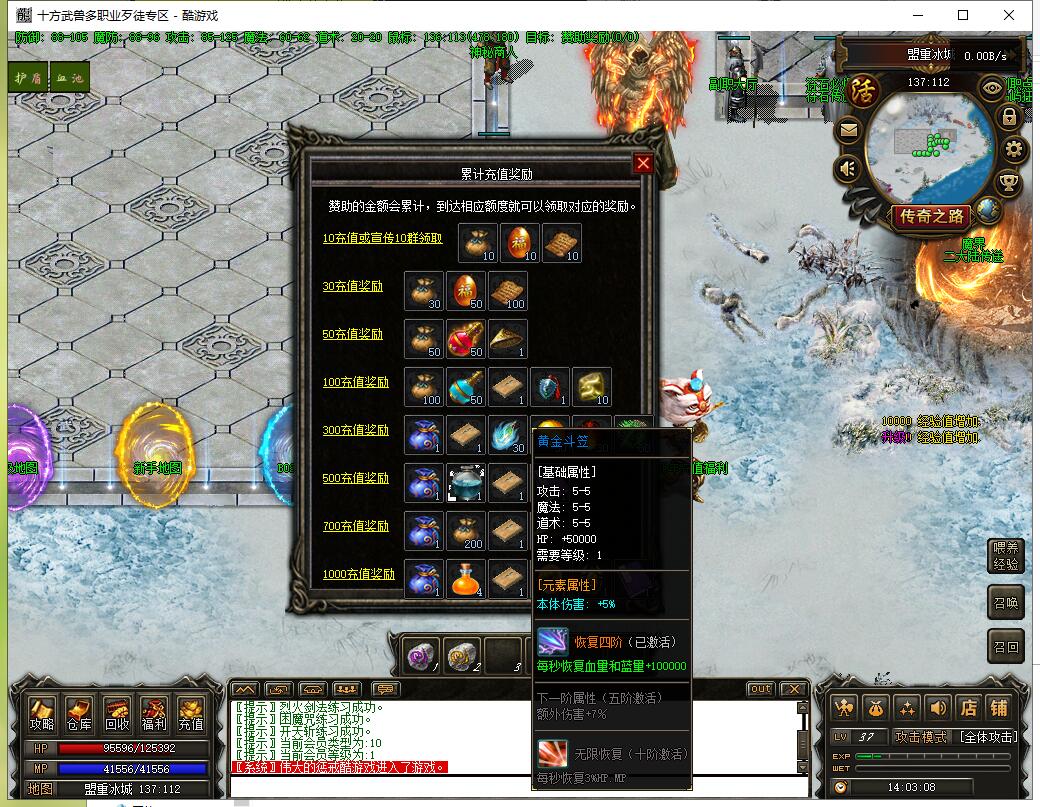Open the 充值 recharge menu
Viewport: 1040px width, 807px height.
[x=190, y=714]
